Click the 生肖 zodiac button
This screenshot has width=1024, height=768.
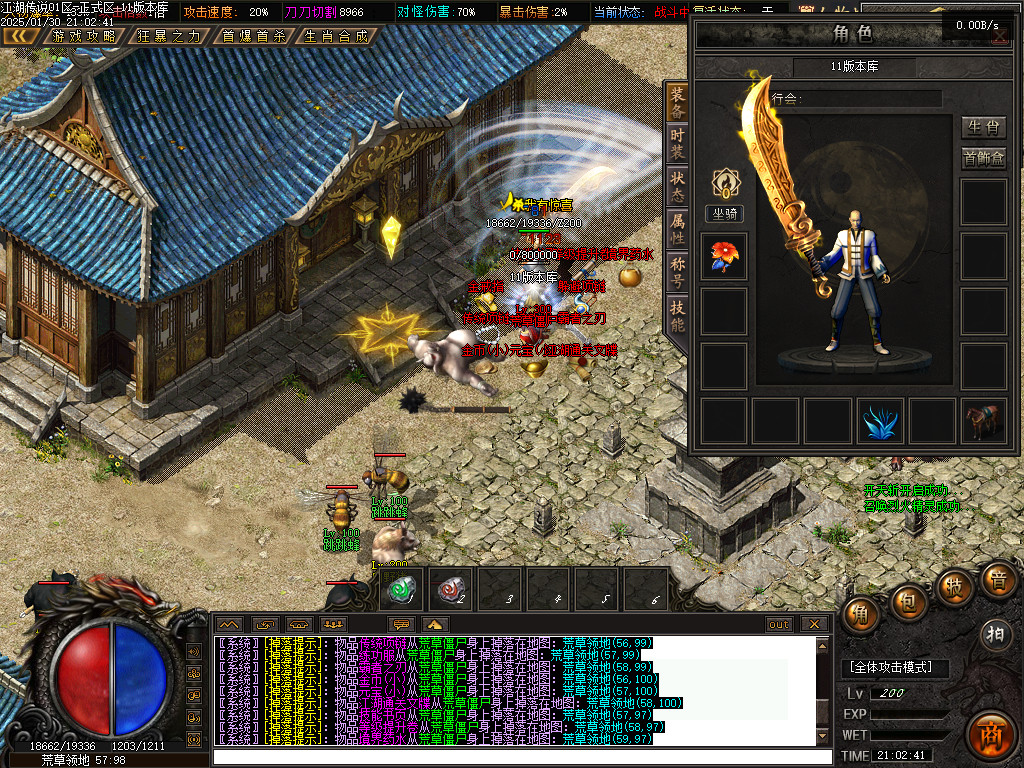tap(983, 127)
